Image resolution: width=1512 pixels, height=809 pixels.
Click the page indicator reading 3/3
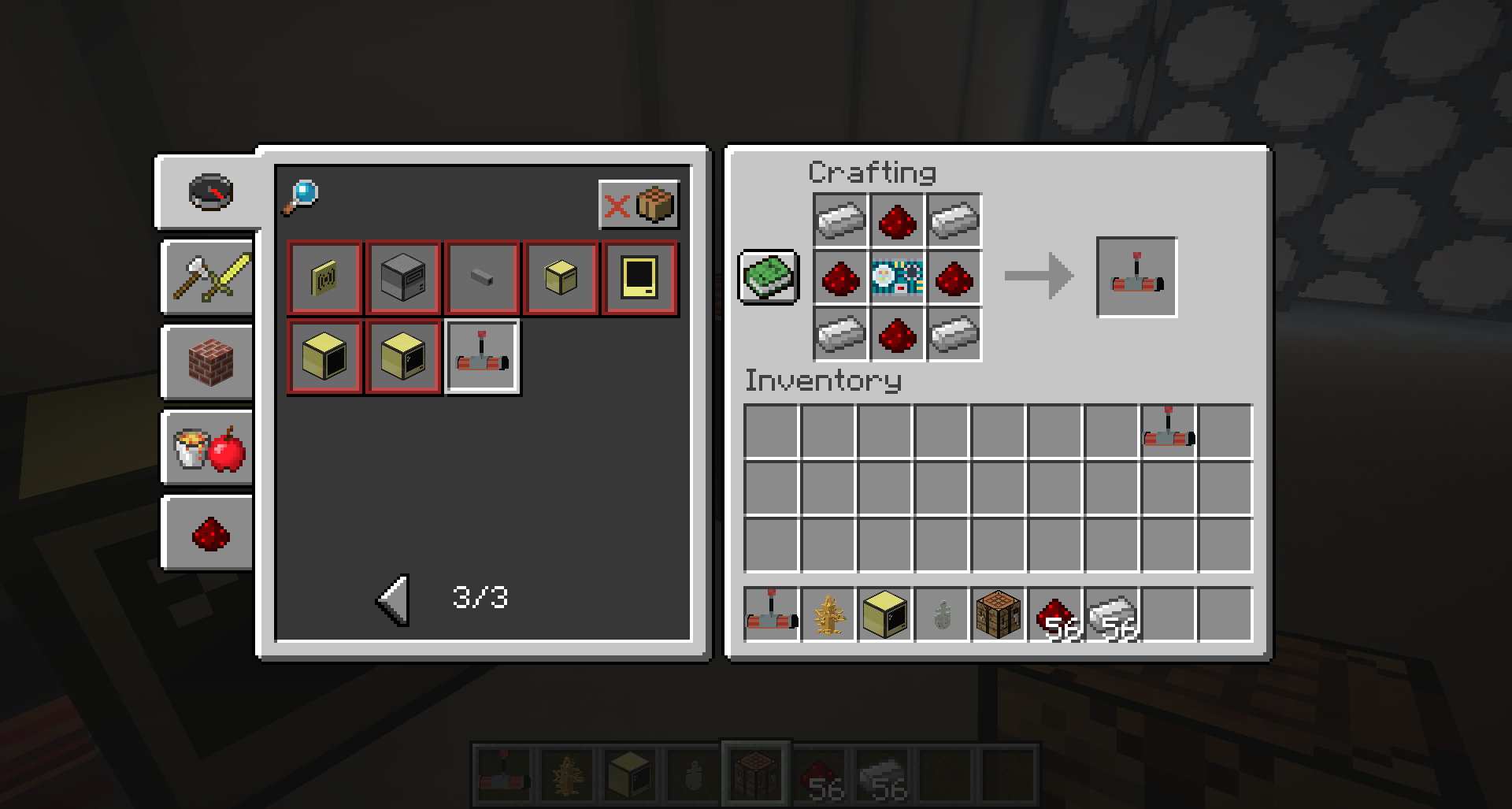click(479, 597)
